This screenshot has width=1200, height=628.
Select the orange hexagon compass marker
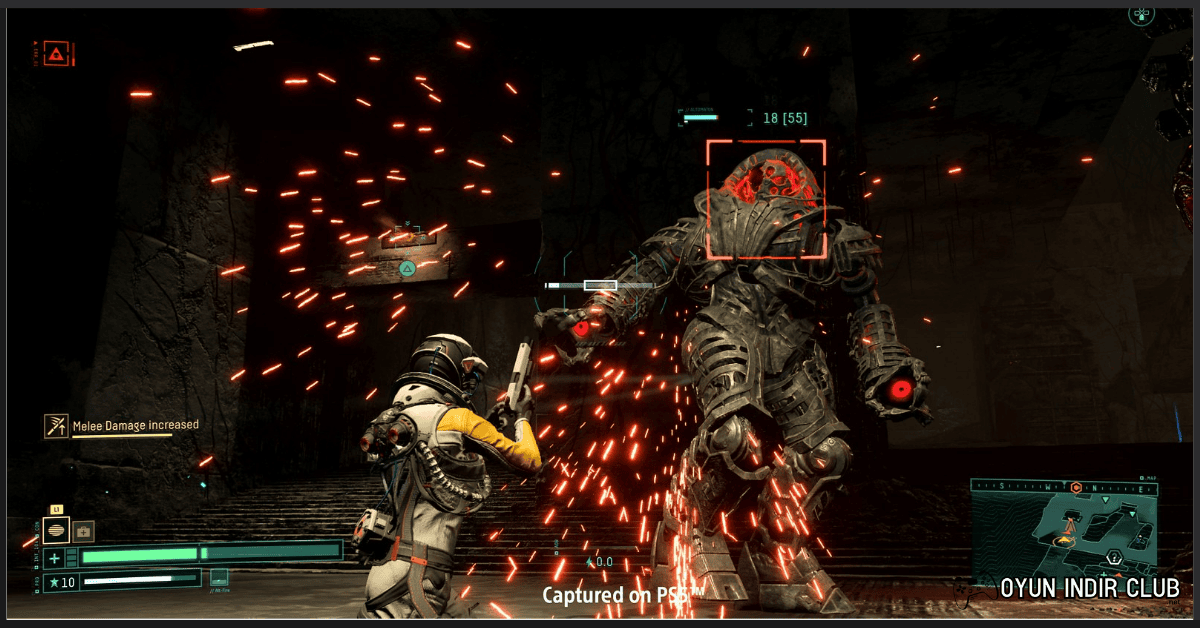[1076, 487]
